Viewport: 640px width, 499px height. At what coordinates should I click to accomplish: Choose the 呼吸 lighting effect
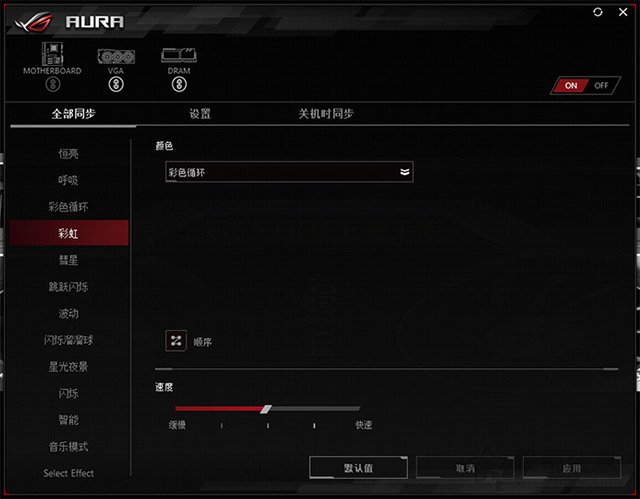coord(68,181)
